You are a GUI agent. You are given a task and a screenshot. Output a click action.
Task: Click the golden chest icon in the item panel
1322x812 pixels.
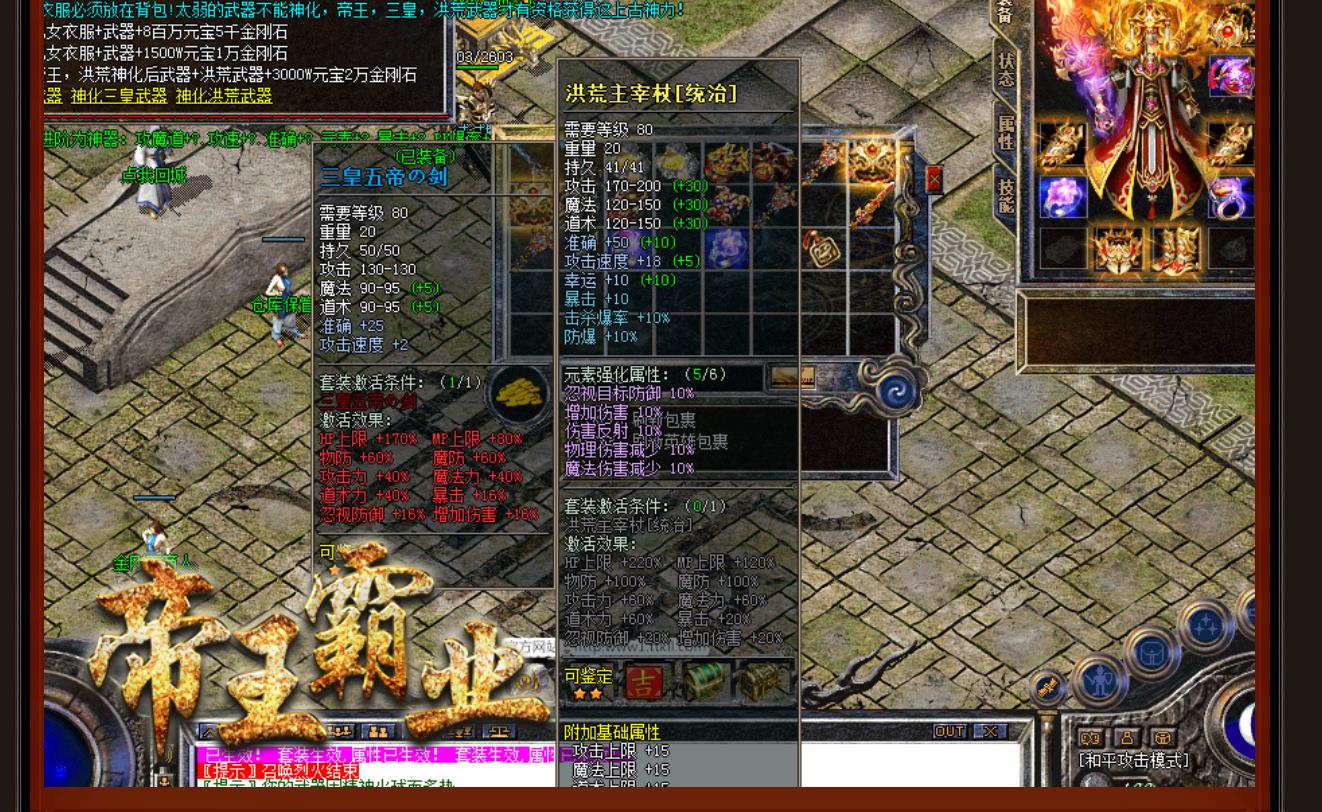point(760,682)
